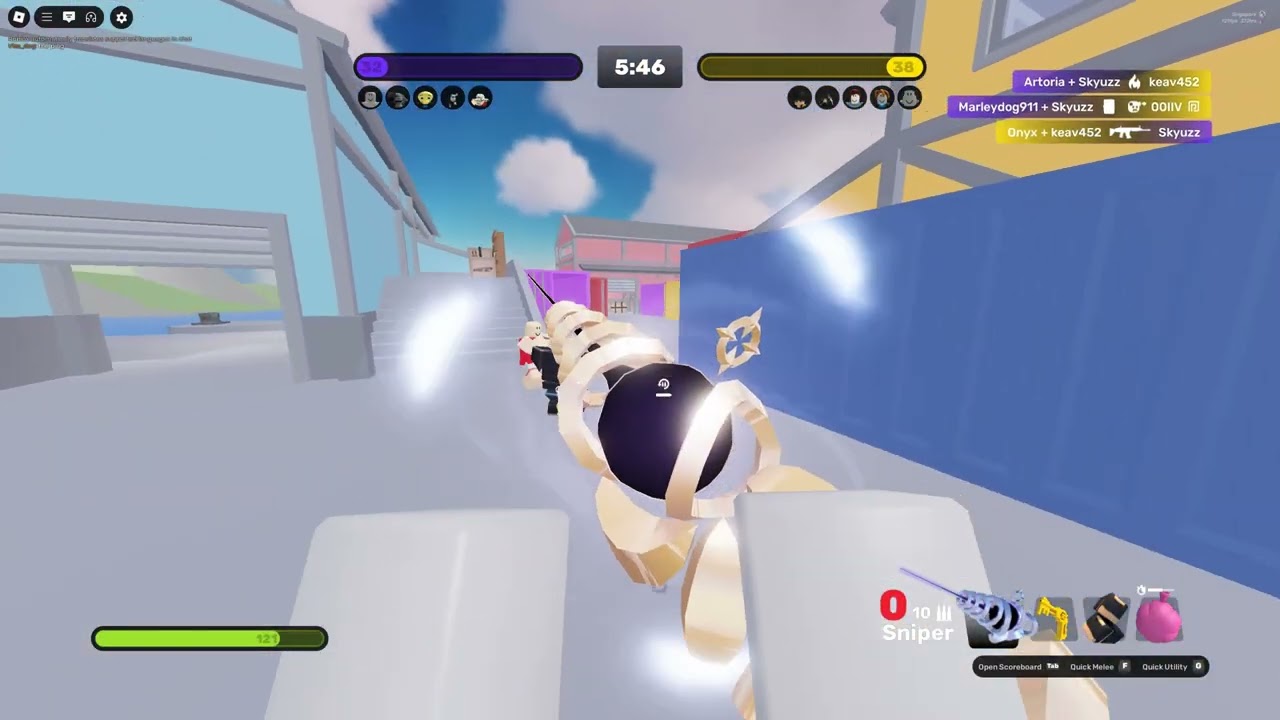1280x720 pixels.
Task: Click the headphones voice icon
Action: [x=91, y=17]
